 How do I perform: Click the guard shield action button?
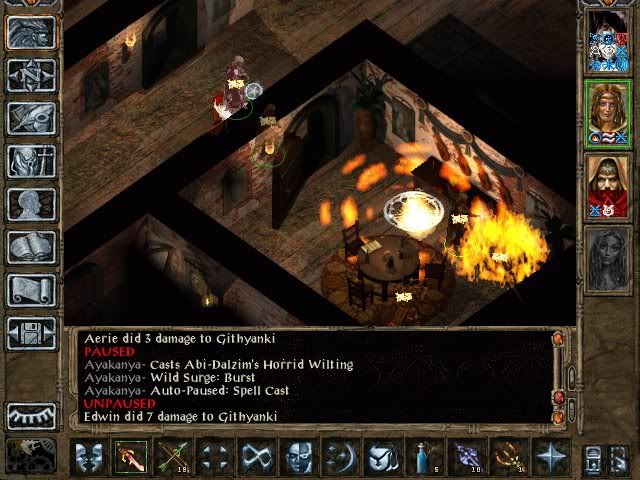point(383,457)
